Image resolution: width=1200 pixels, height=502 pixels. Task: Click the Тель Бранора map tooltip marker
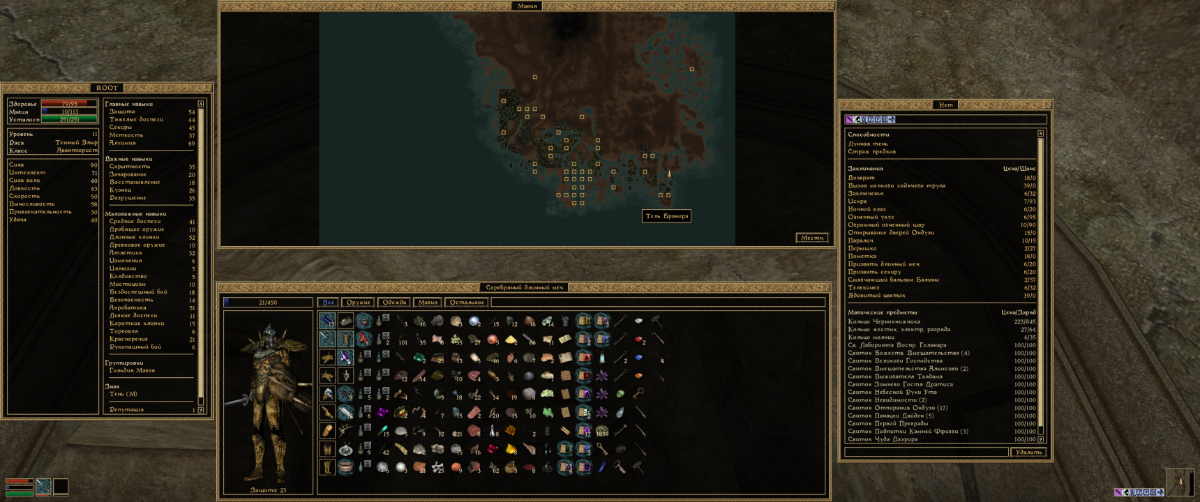click(x=667, y=216)
